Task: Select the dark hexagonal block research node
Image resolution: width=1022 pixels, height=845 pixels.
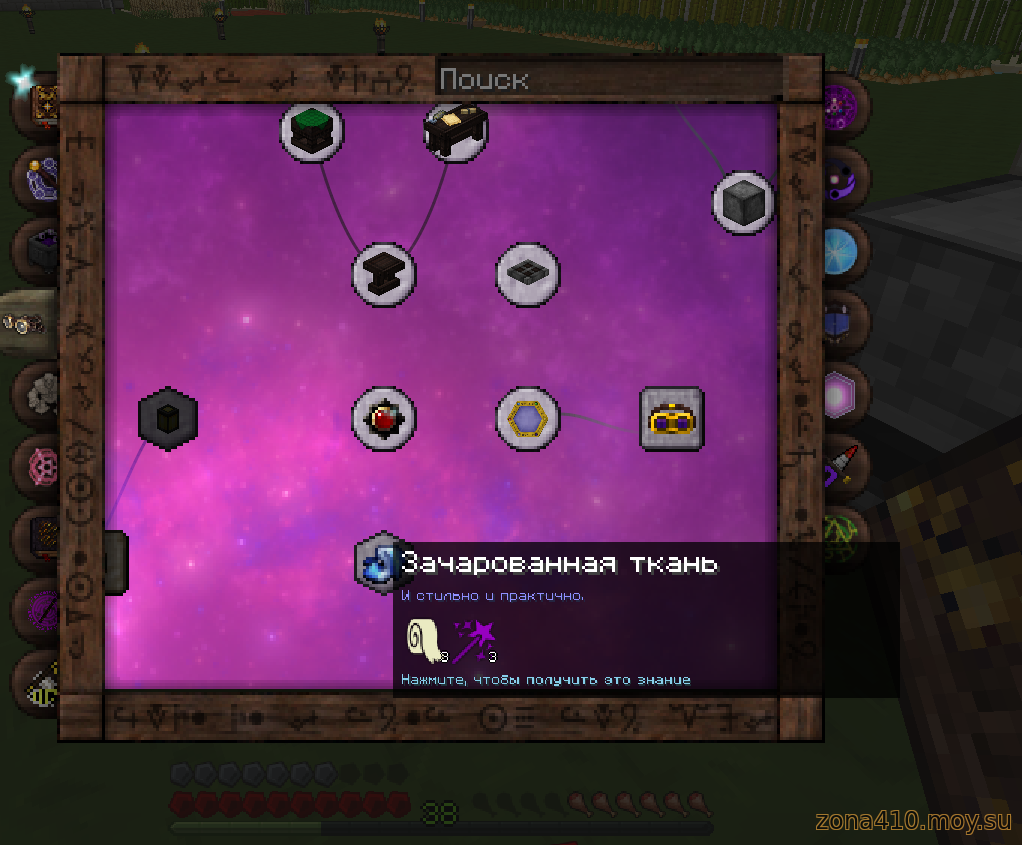Action: [168, 417]
